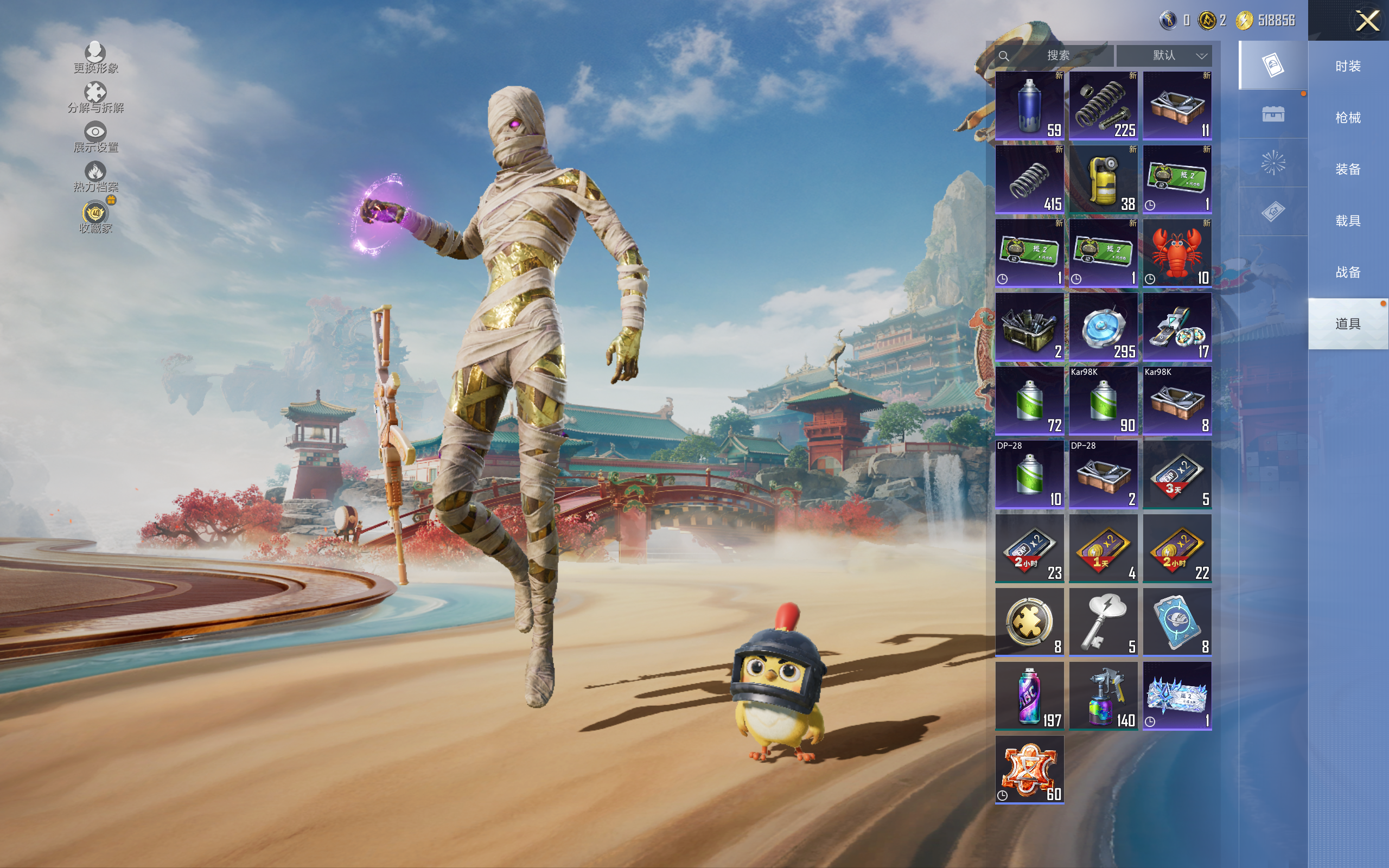
Task: Close the inventory screen with the X
Action: click(1367, 21)
